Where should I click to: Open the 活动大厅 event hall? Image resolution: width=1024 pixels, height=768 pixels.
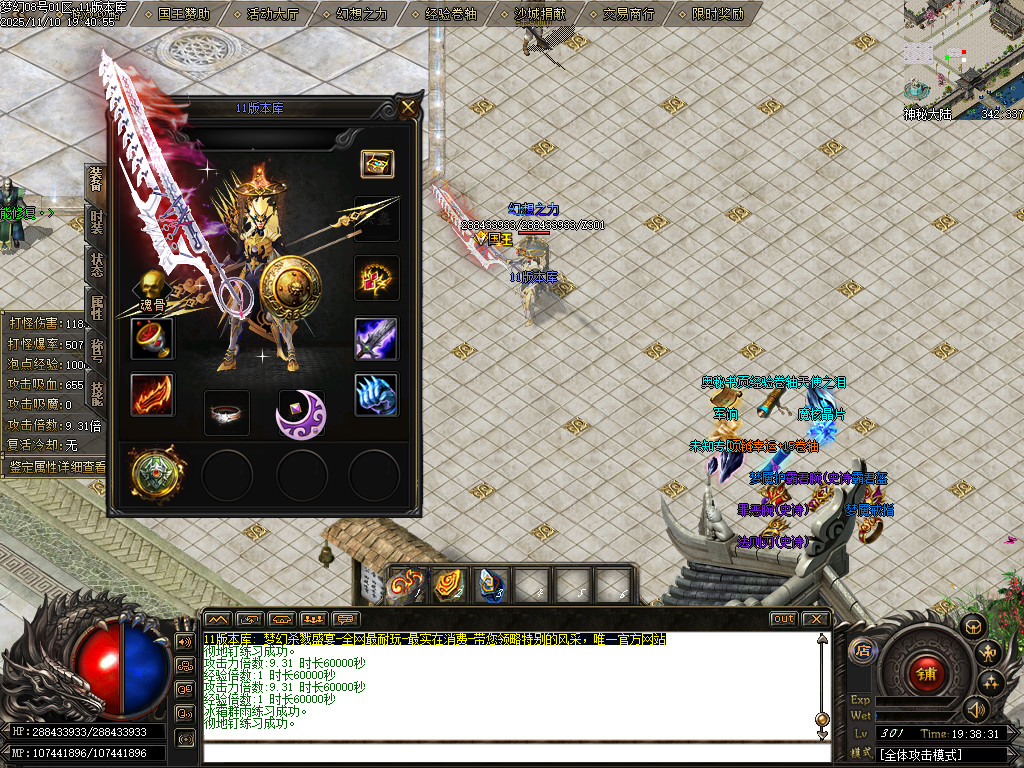coord(272,14)
